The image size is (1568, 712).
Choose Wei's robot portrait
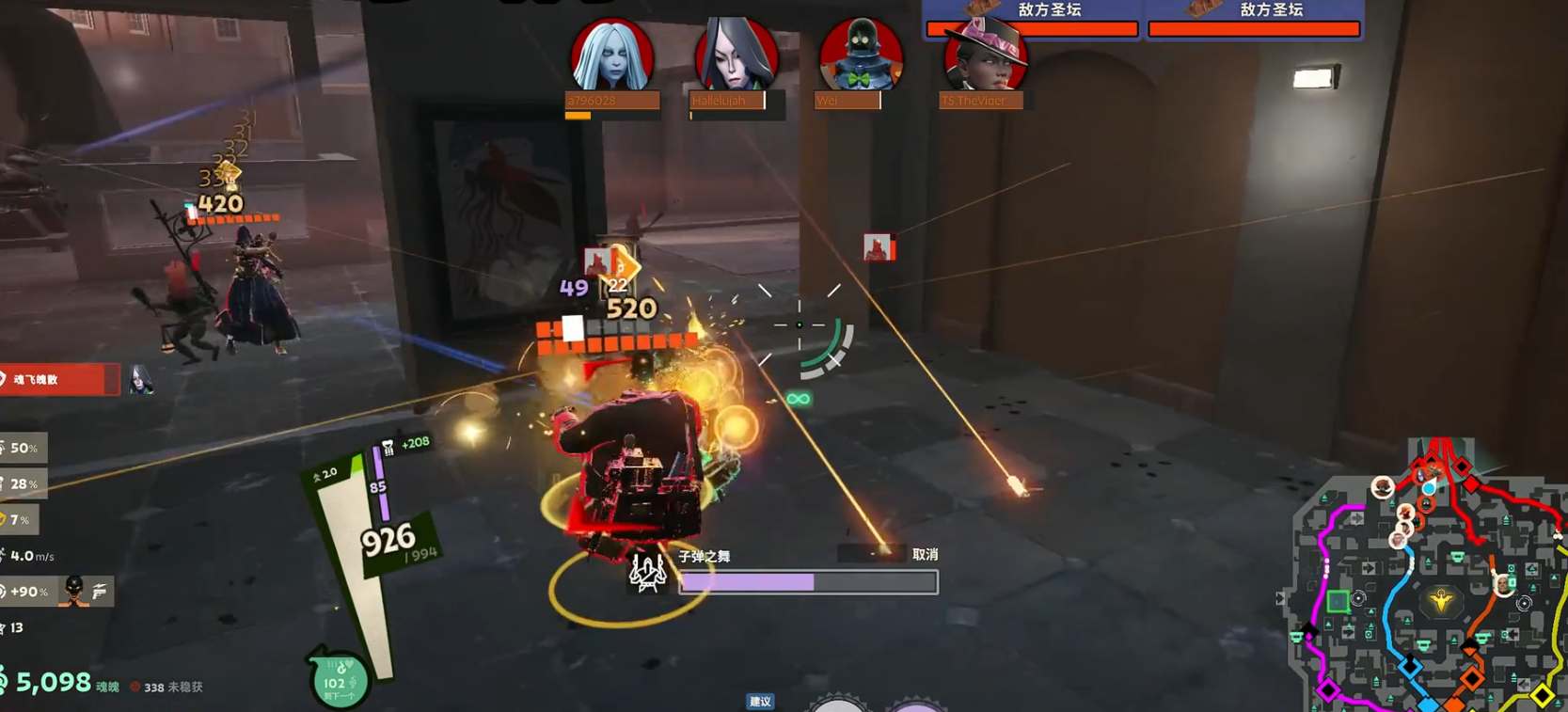pos(860,56)
